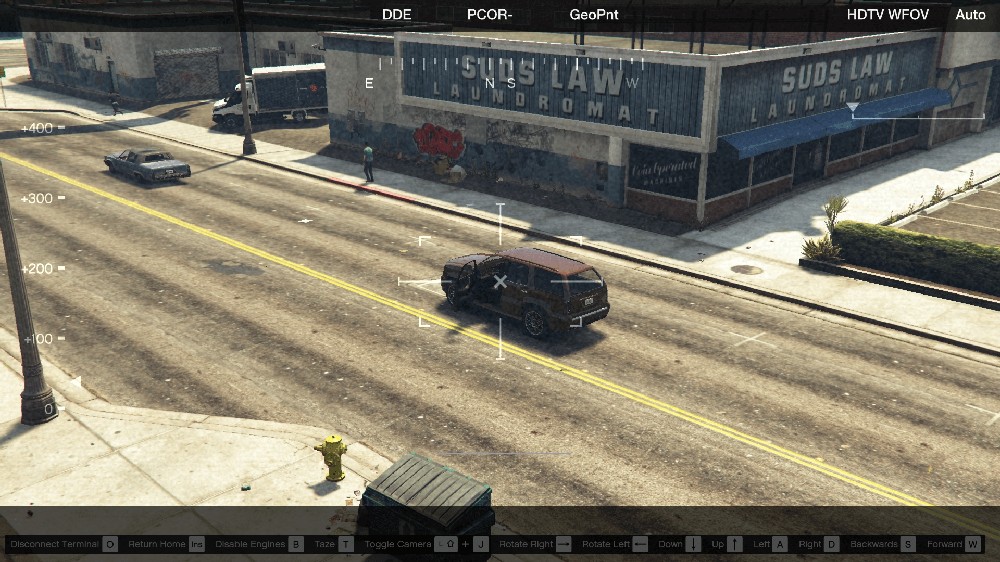Image resolution: width=1000 pixels, height=562 pixels.
Task: Toggle the Auto mode label
Action: (970, 15)
